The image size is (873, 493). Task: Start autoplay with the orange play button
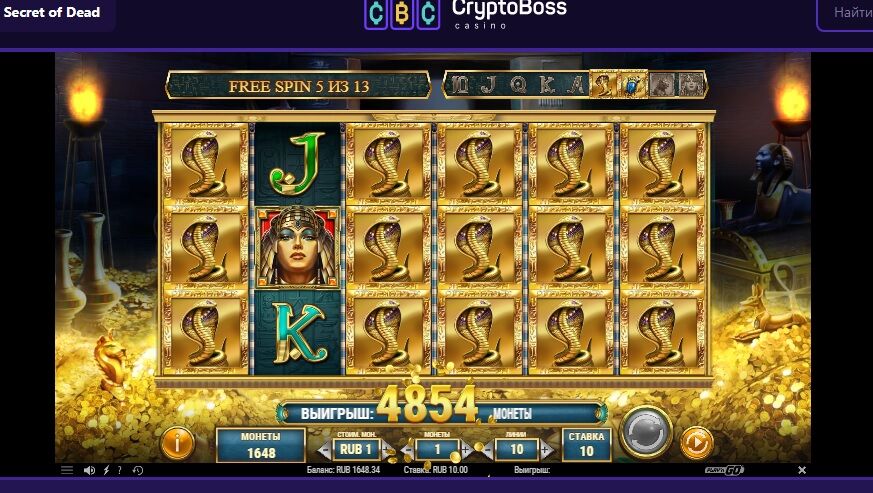[696, 442]
